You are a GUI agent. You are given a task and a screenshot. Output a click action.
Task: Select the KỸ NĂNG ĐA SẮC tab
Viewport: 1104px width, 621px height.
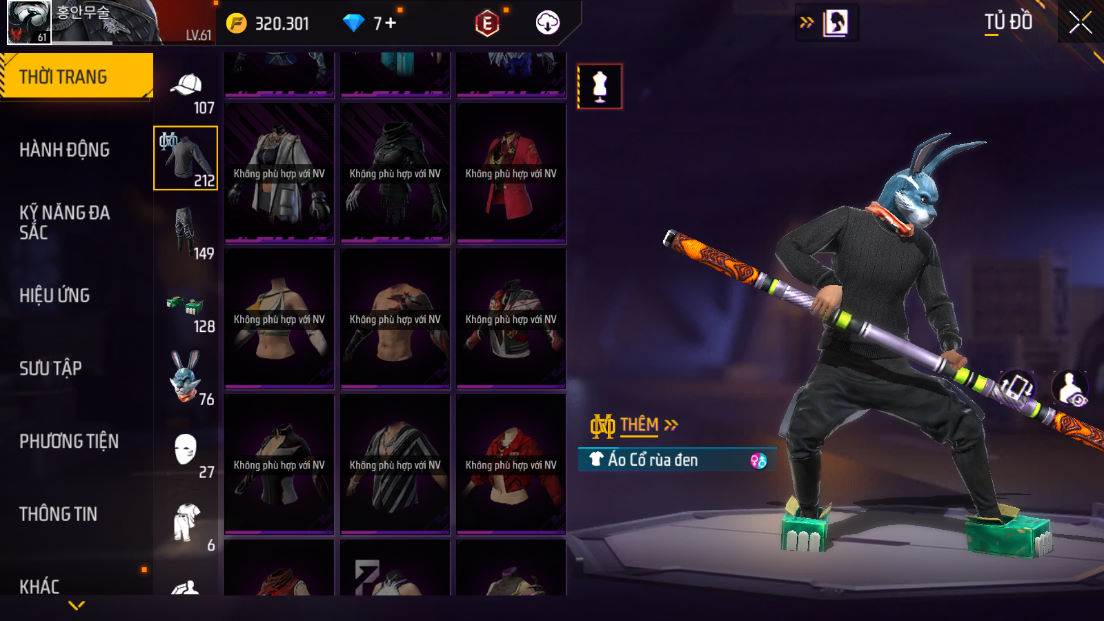(x=65, y=222)
